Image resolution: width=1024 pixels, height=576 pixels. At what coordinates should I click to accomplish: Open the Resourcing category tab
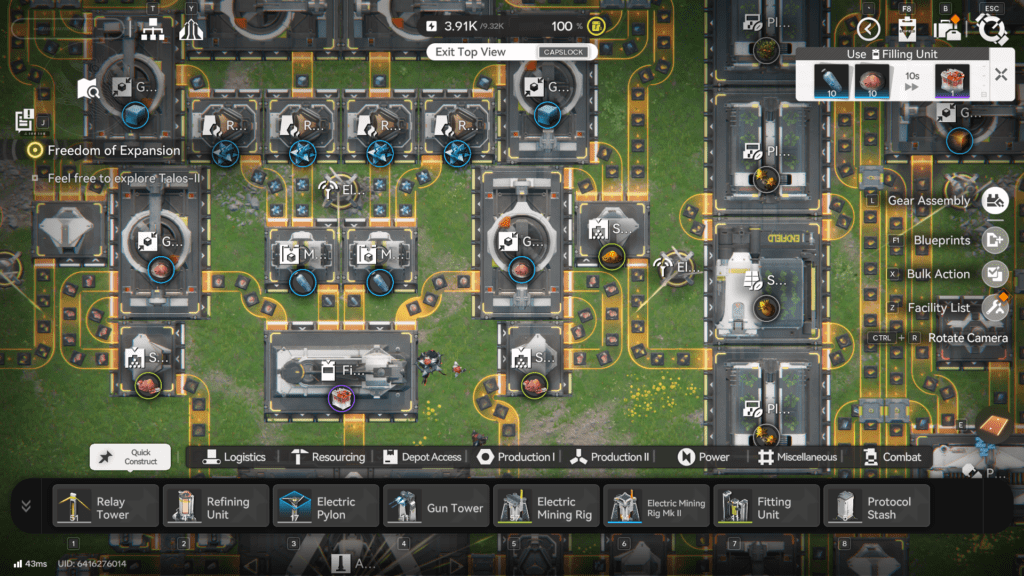[328, 457]
